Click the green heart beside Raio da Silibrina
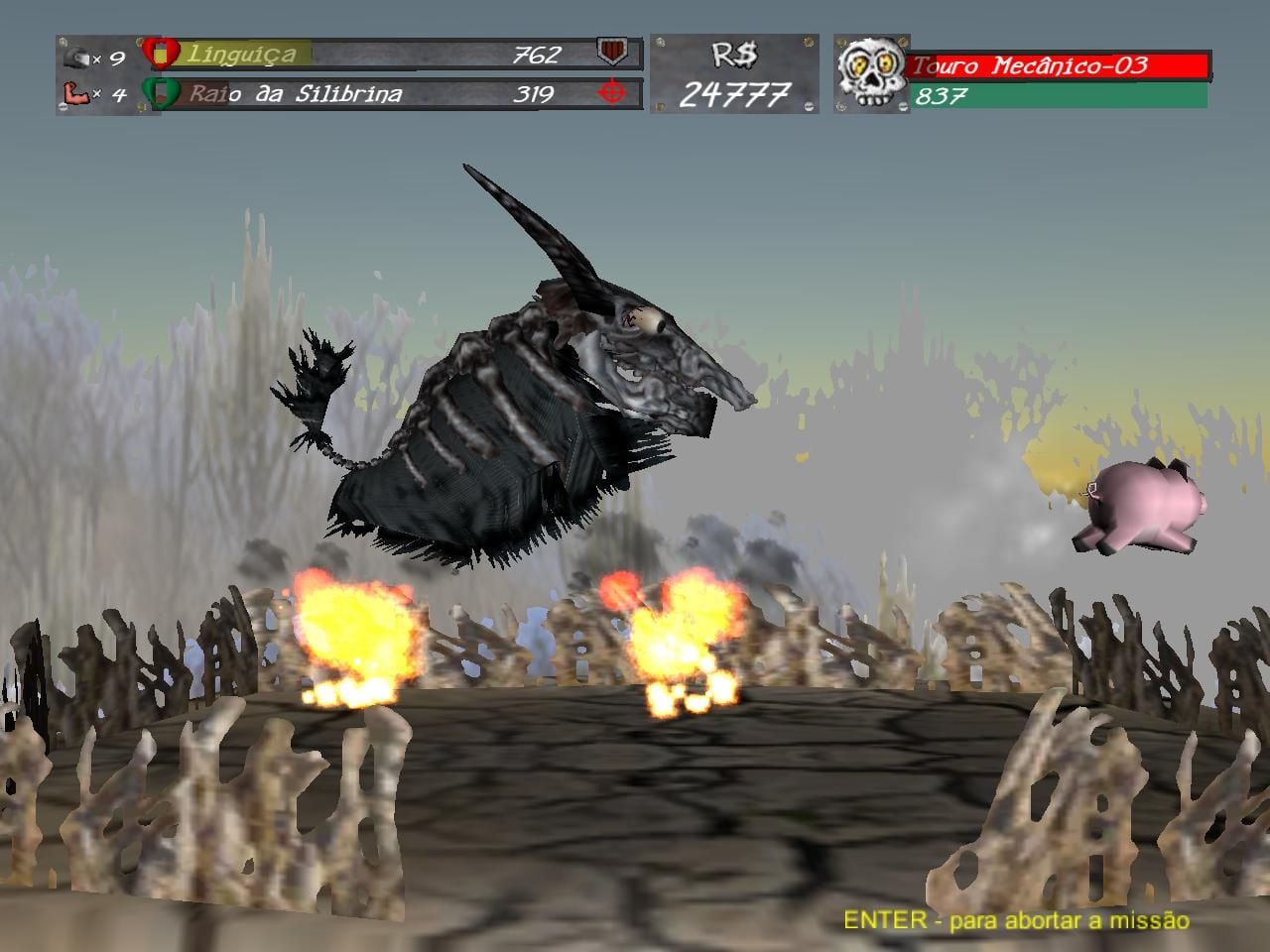 coord(161,93)
